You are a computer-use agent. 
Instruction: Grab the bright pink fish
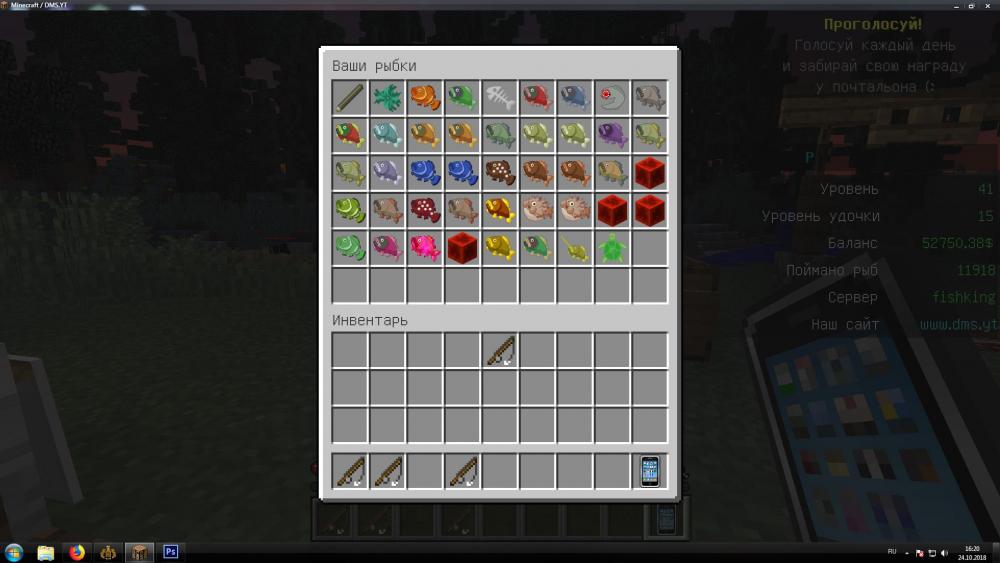[424, 247]
